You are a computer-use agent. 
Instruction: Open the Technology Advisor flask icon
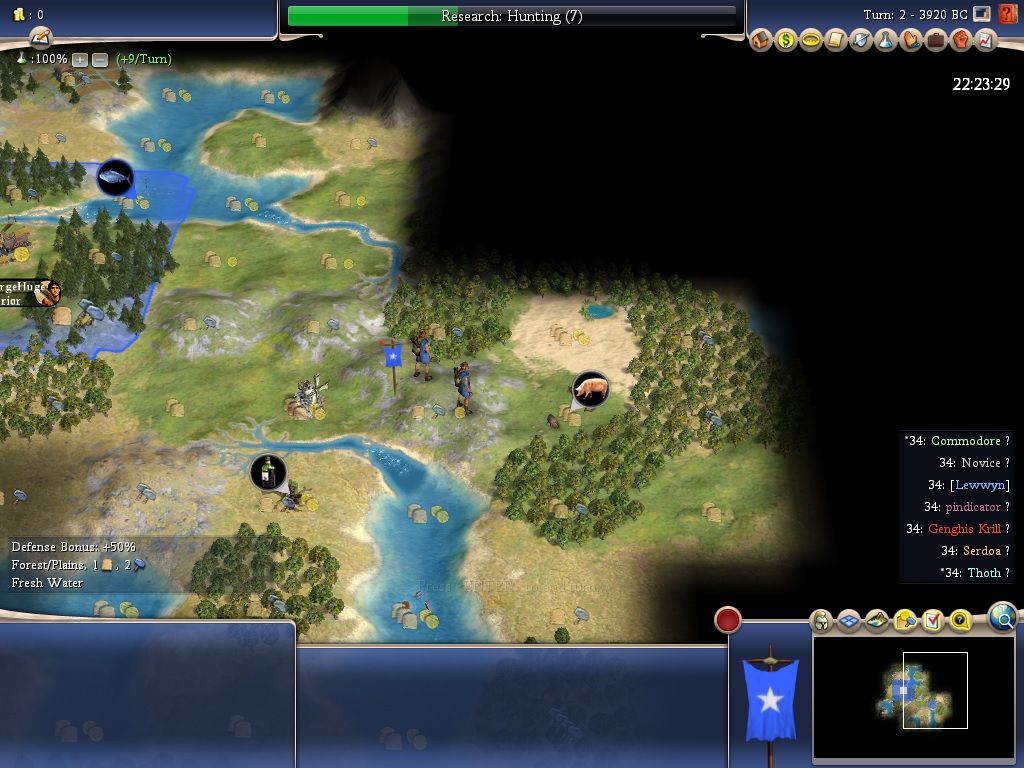click(x=886, y=41)
